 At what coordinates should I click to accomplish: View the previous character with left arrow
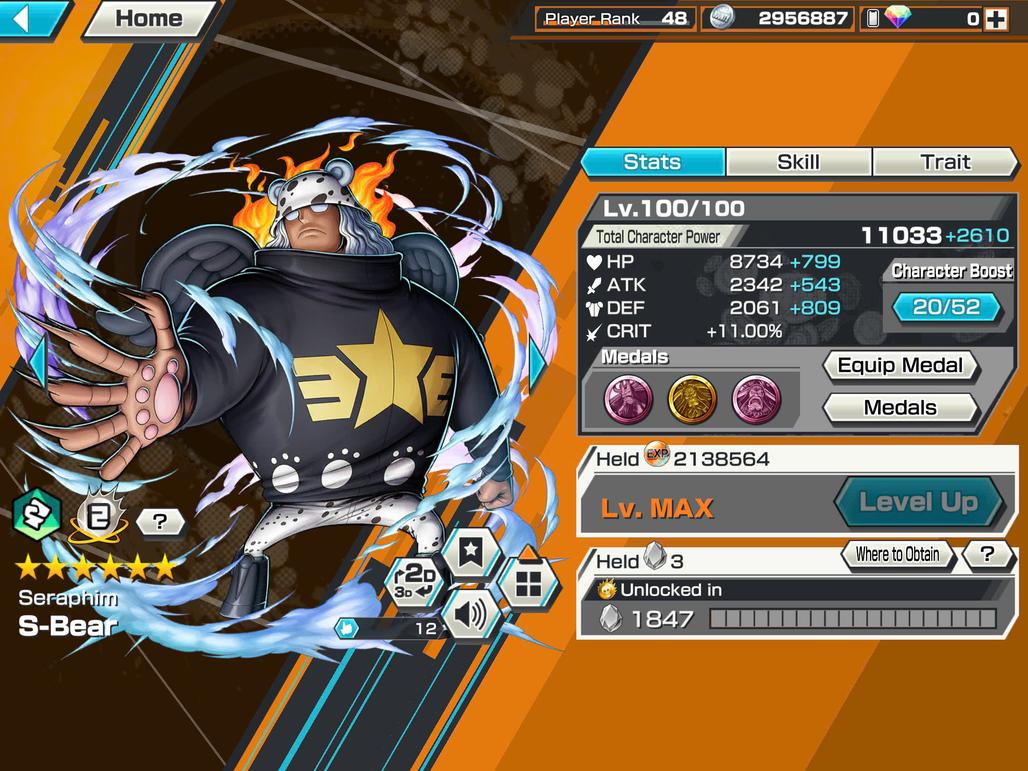pos(37,362)
